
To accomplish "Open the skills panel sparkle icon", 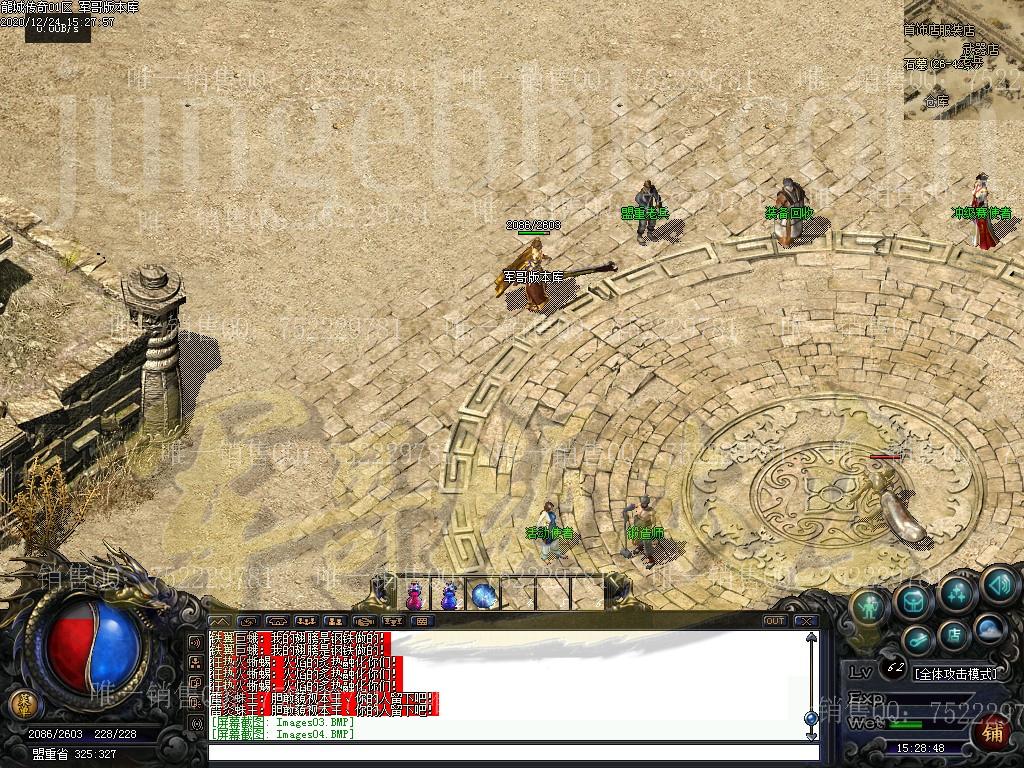I will (956, 592).
